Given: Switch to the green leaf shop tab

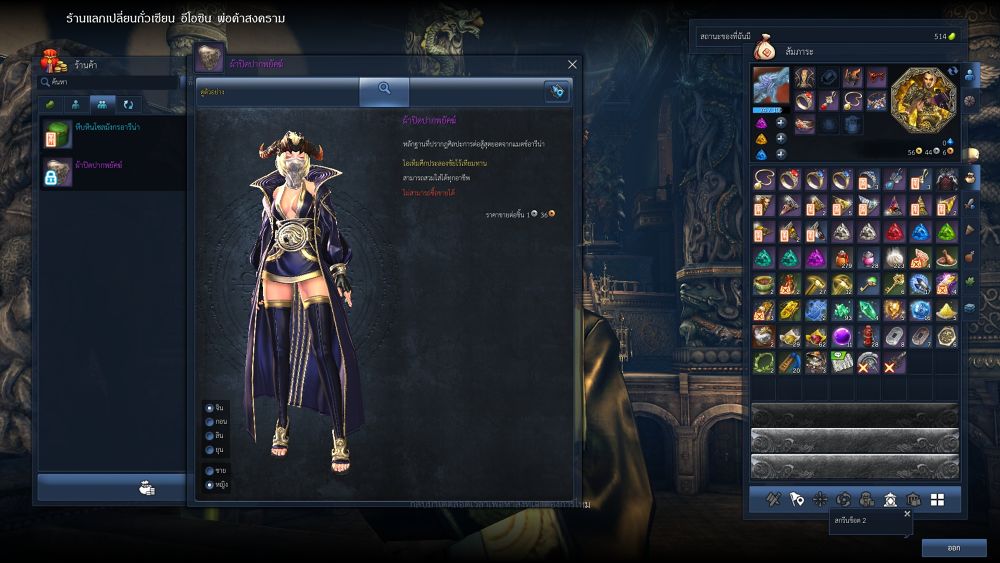Looking at the screenshot, I should coord(49,104).
